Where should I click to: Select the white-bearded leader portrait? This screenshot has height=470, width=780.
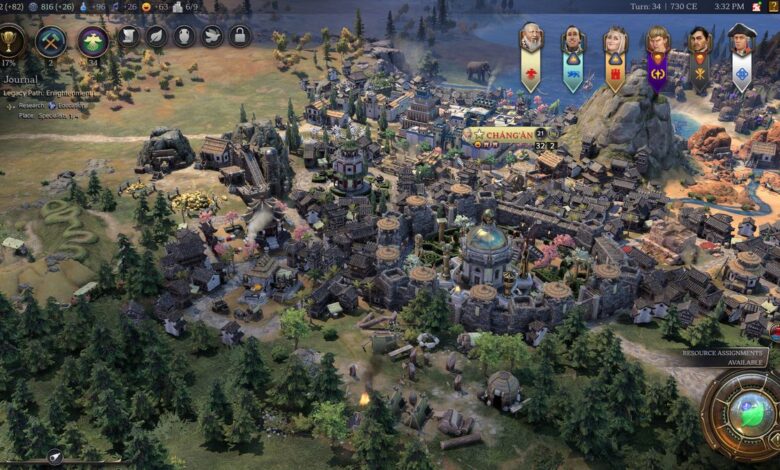531,40
